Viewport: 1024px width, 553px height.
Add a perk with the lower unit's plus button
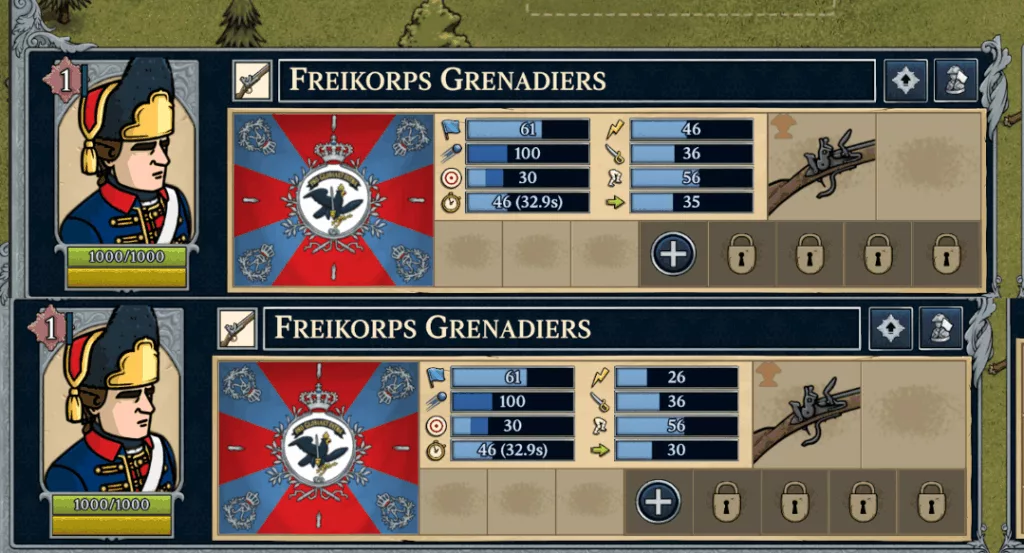coord(658,502)
